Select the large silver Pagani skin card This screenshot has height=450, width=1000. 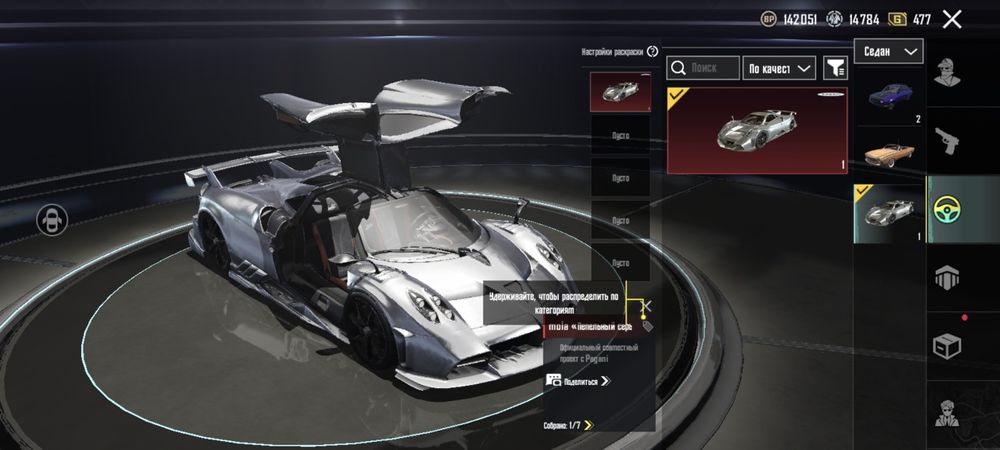757,130
